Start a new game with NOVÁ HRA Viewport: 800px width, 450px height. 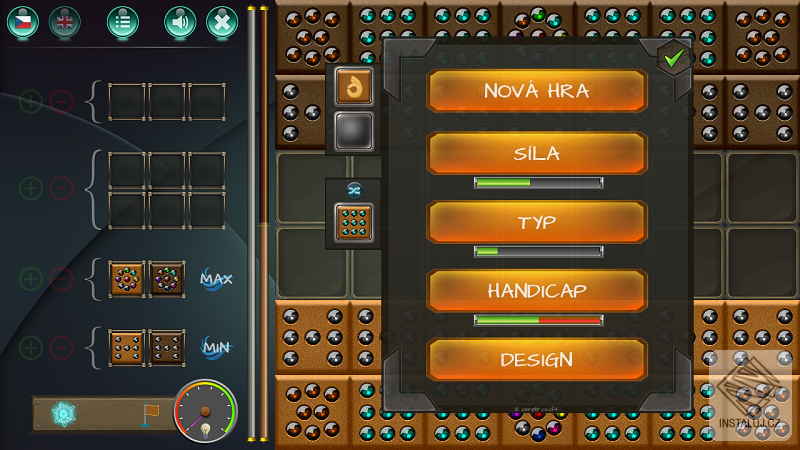537,91
